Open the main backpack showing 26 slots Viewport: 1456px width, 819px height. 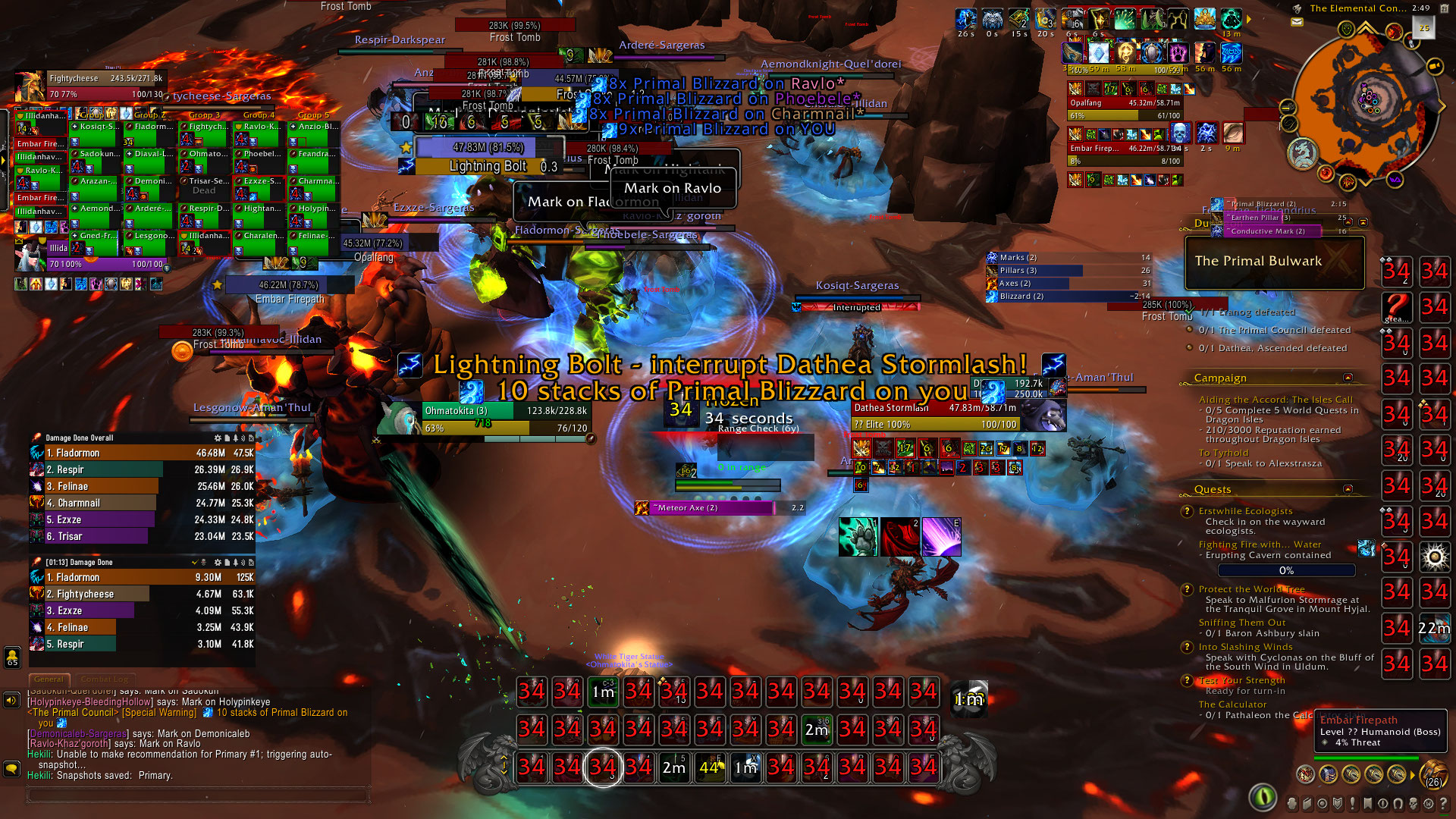tap(1432, 774)
